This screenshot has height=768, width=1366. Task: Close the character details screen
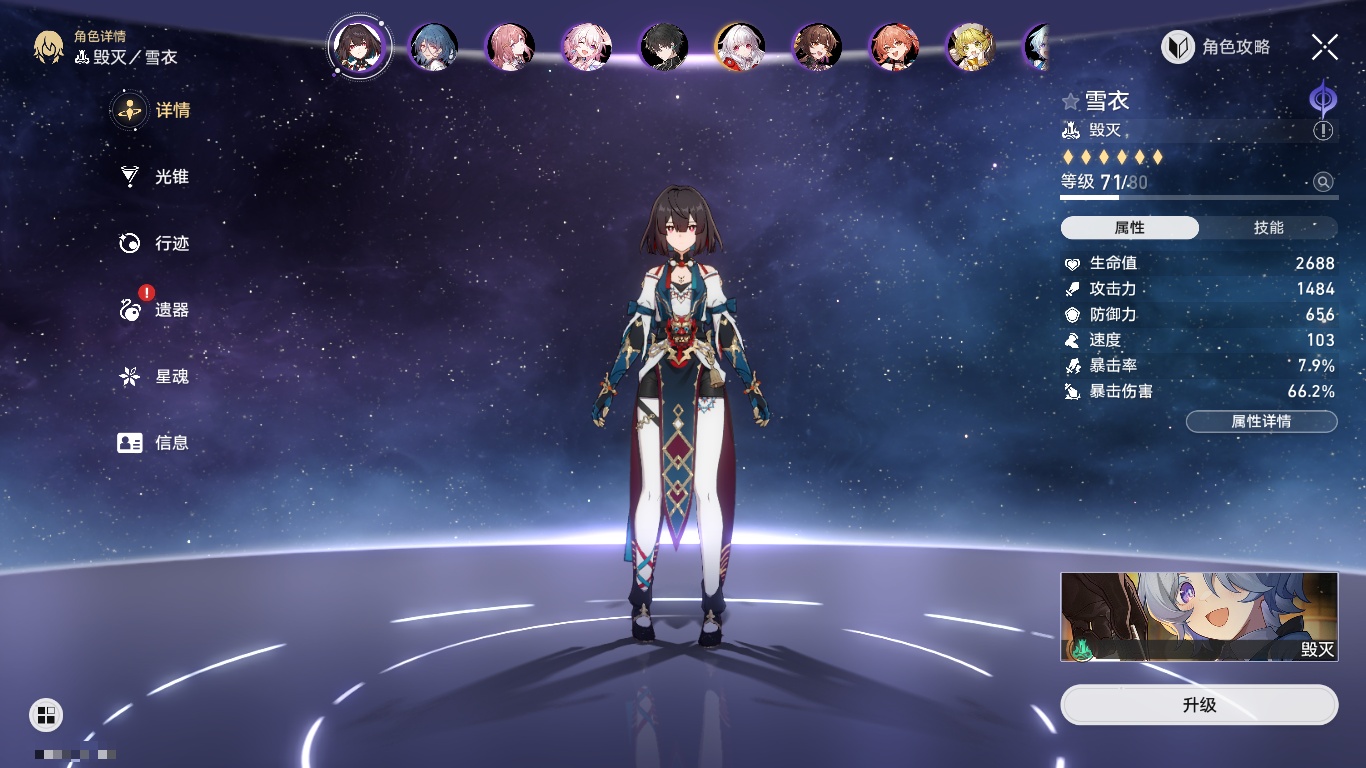click(1325, 47)
